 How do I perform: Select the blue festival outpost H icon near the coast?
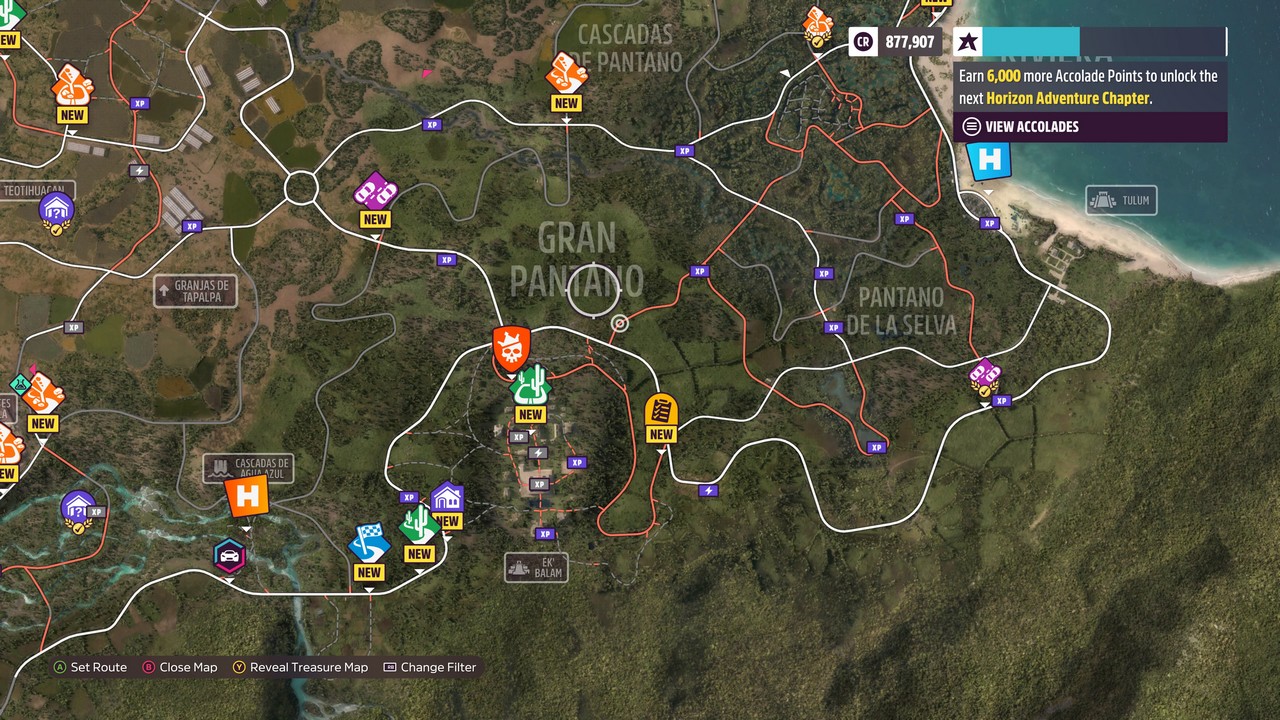[988, 158]
